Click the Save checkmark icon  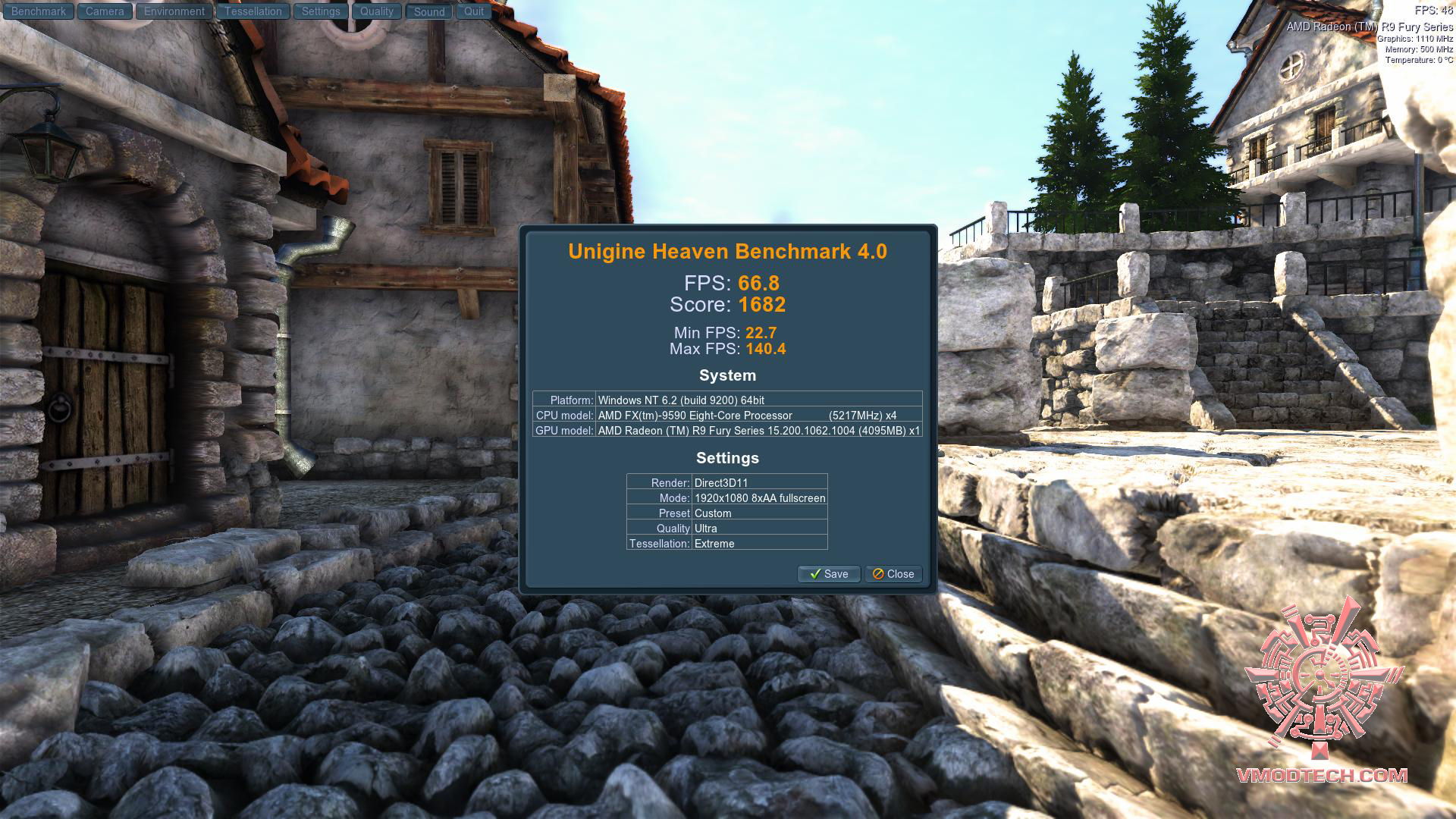[817, 574]
